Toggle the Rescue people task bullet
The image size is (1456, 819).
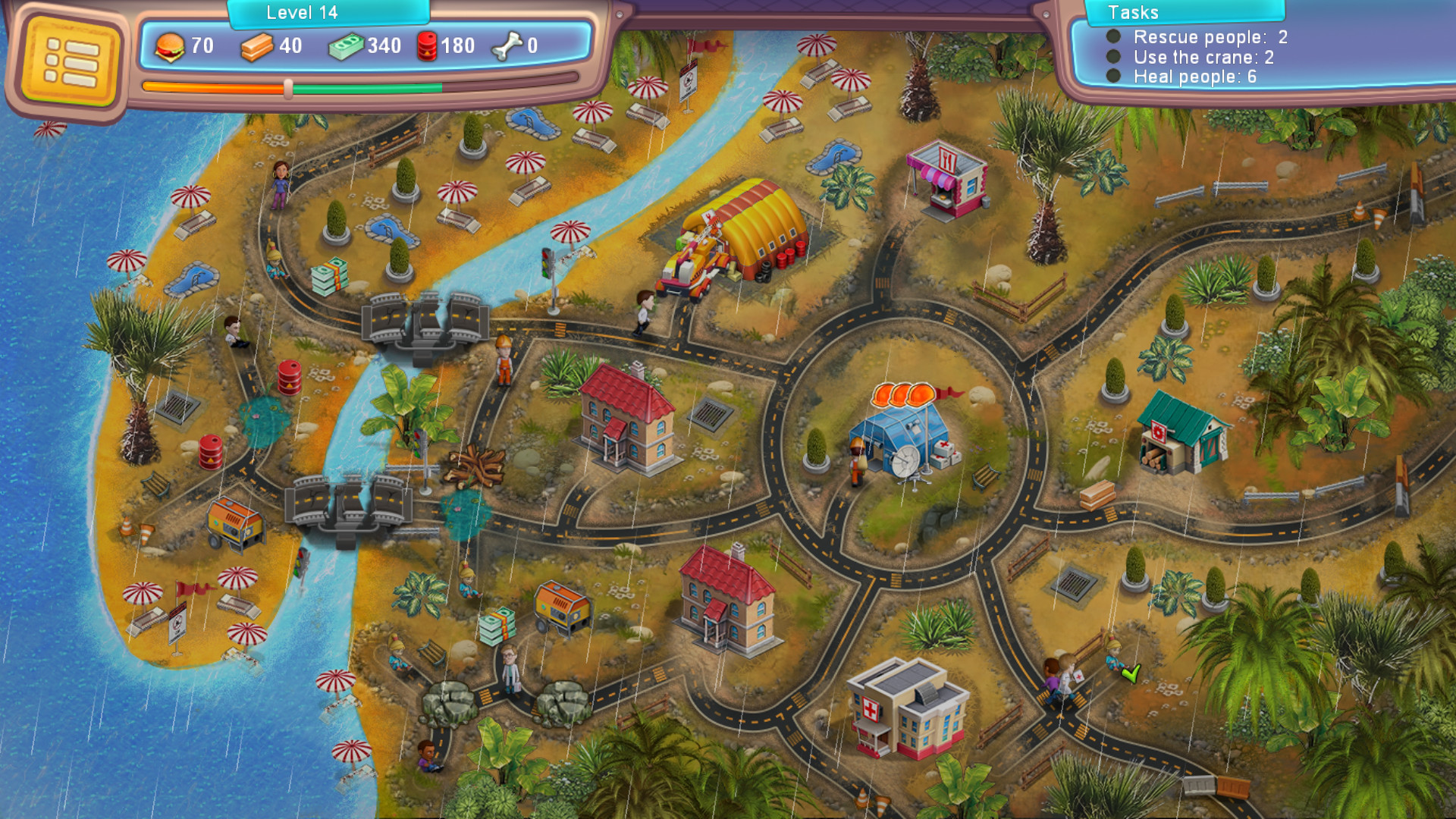coord(1112,36)
